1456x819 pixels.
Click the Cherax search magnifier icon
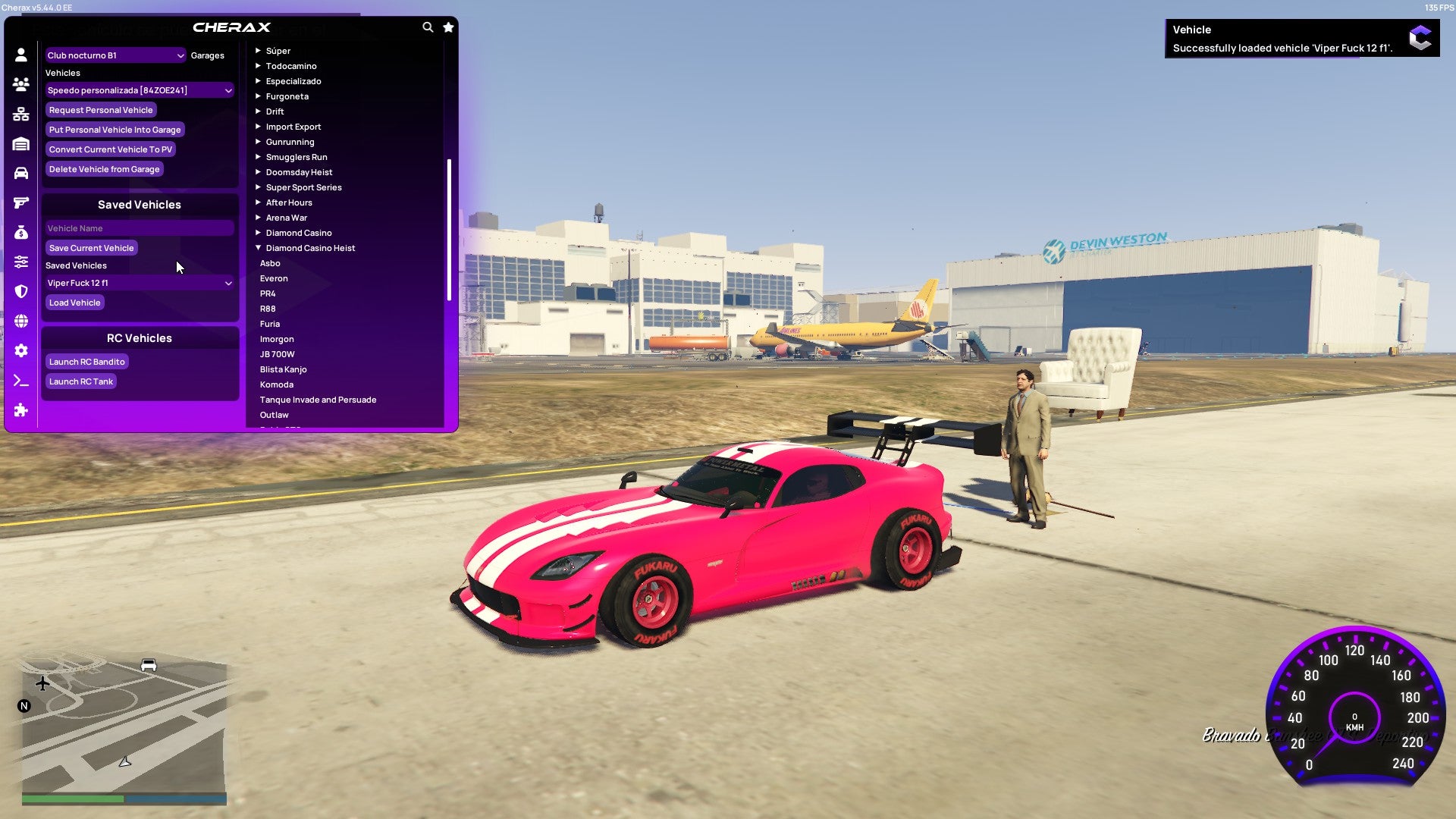(x=426, y=26)
